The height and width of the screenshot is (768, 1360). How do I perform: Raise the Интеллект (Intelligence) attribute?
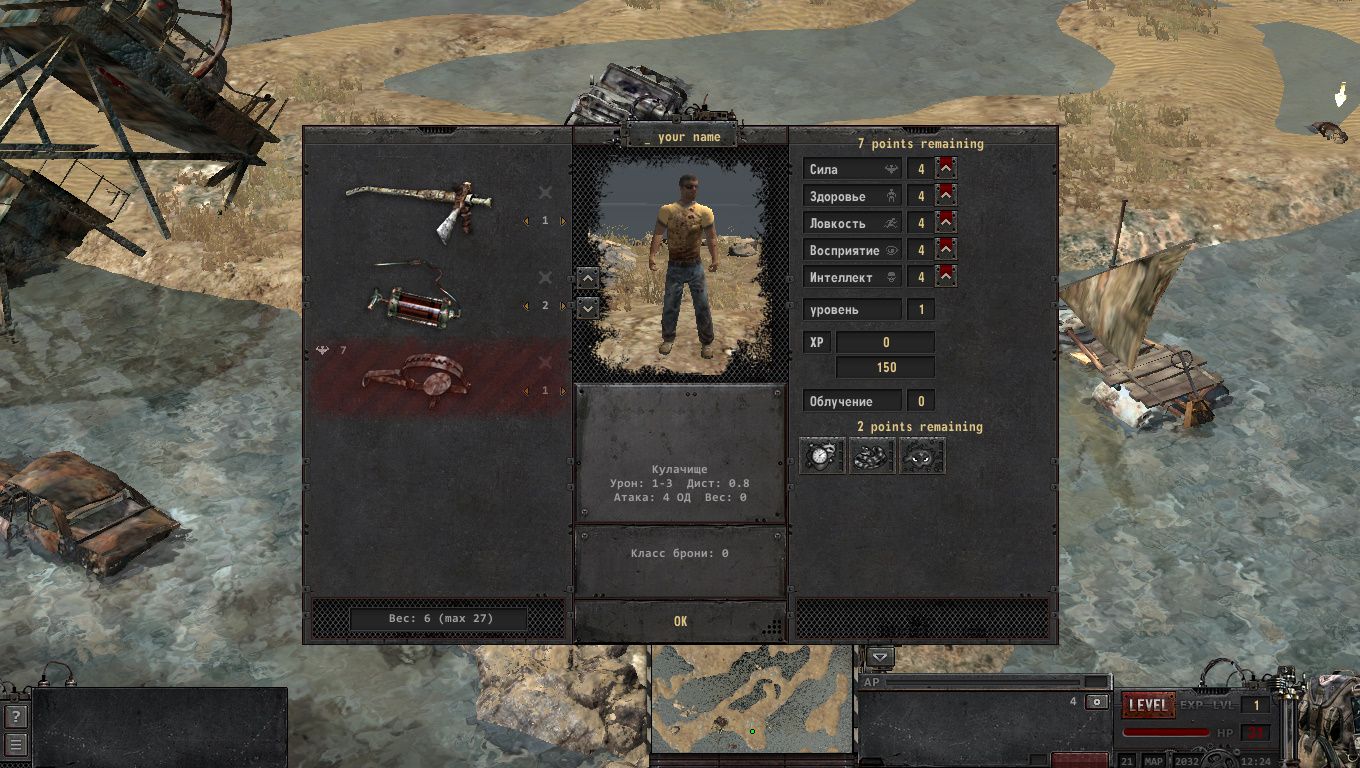(946, 277)
